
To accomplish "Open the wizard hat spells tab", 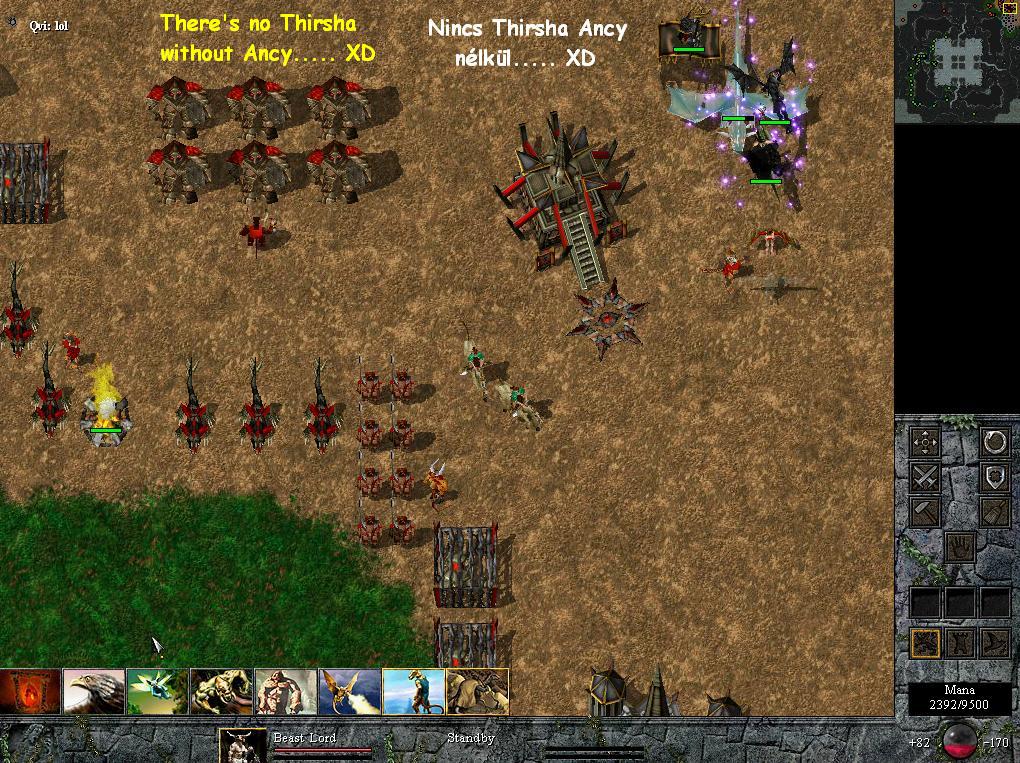I will (994, 642).
